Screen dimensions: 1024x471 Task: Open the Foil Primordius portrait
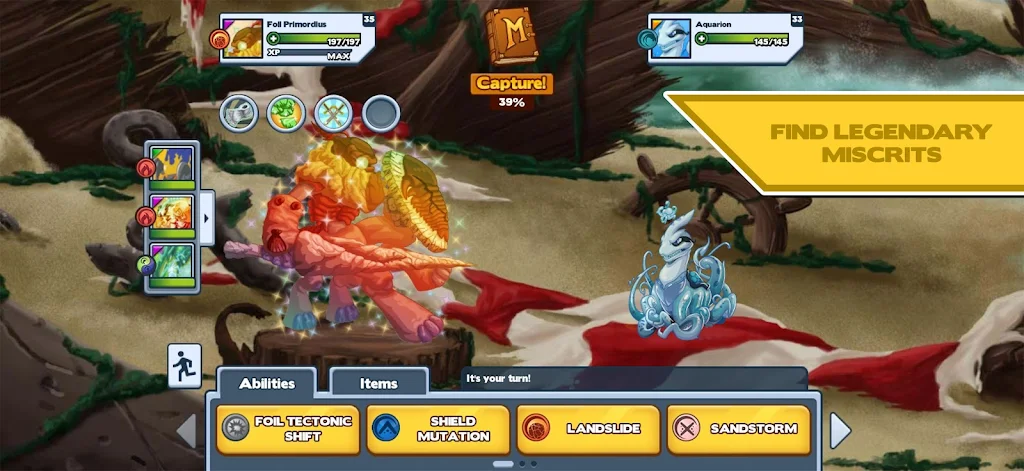(x=241, y=39)
